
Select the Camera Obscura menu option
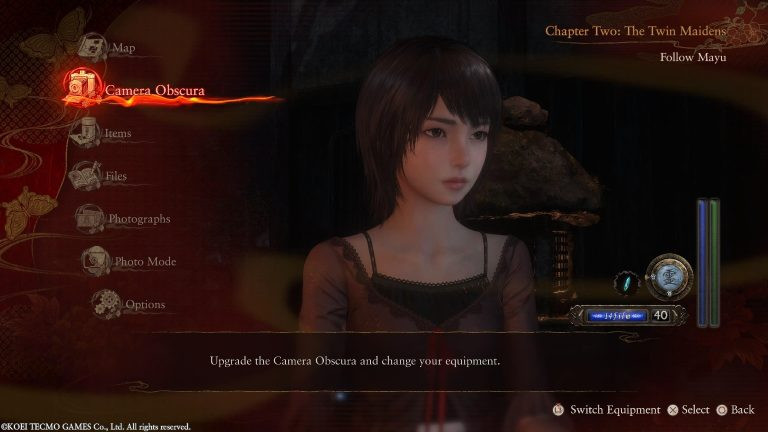pos(154,91)
